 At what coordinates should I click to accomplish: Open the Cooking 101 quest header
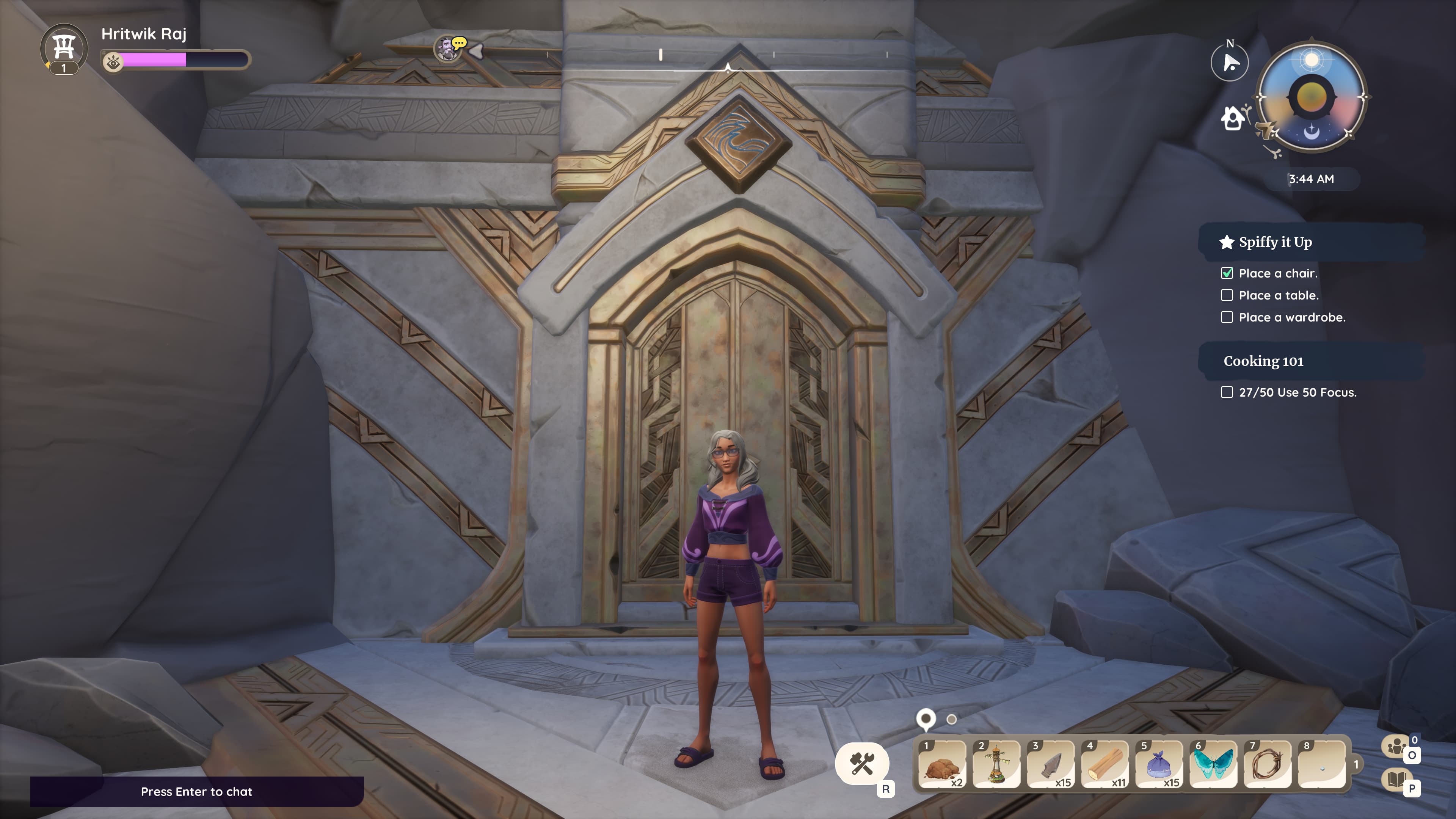click(1264, 361)
